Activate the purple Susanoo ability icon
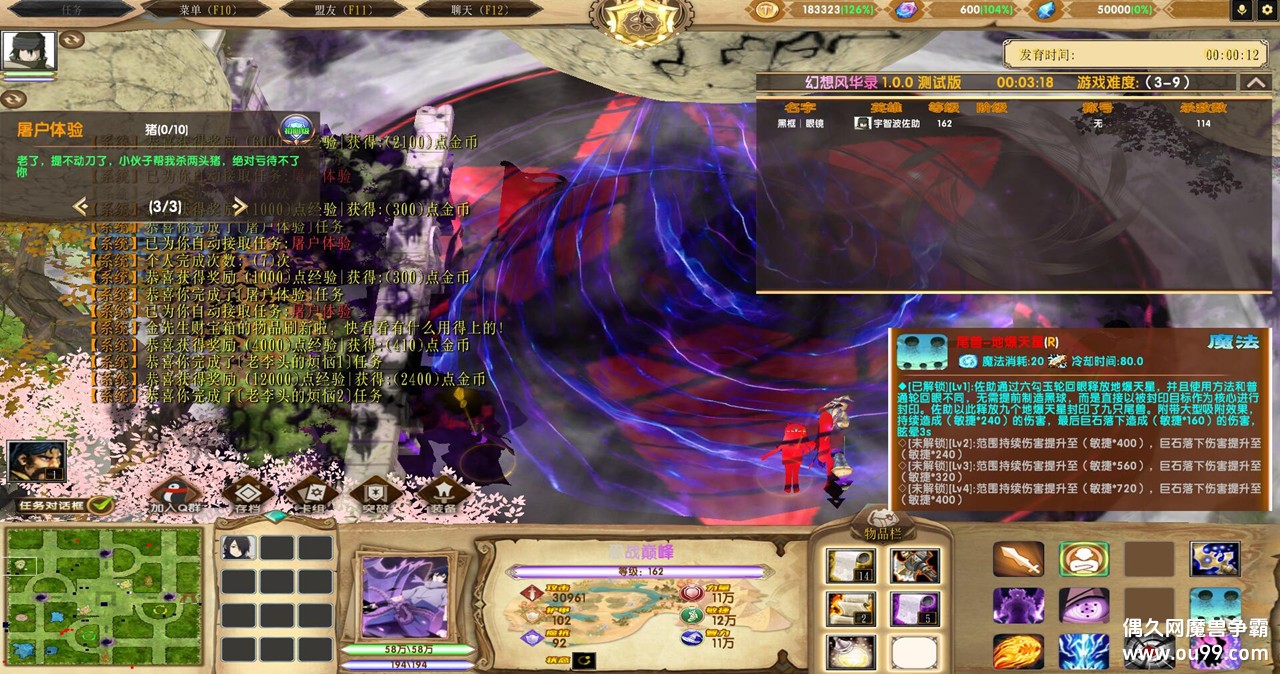 pyautogui.click(x=1018, y=606)
